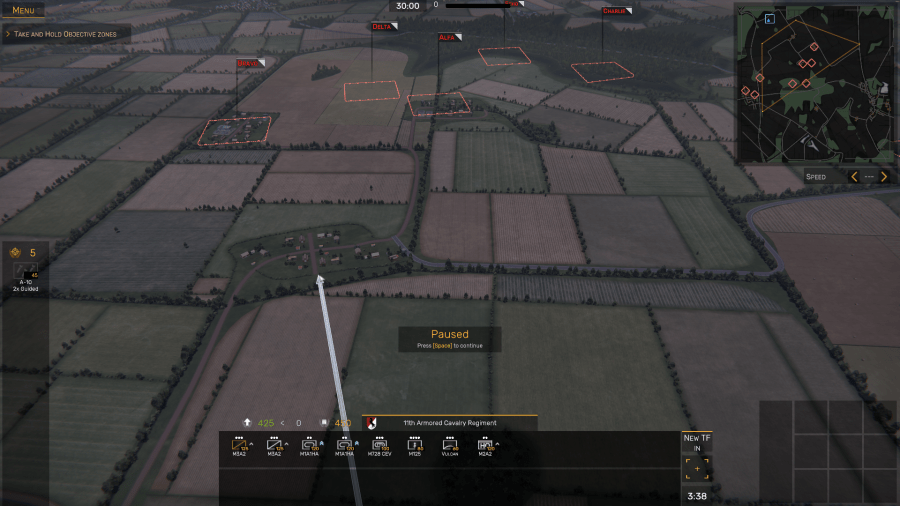Choose the M125 mortar unit card

[x=414, y=446]
